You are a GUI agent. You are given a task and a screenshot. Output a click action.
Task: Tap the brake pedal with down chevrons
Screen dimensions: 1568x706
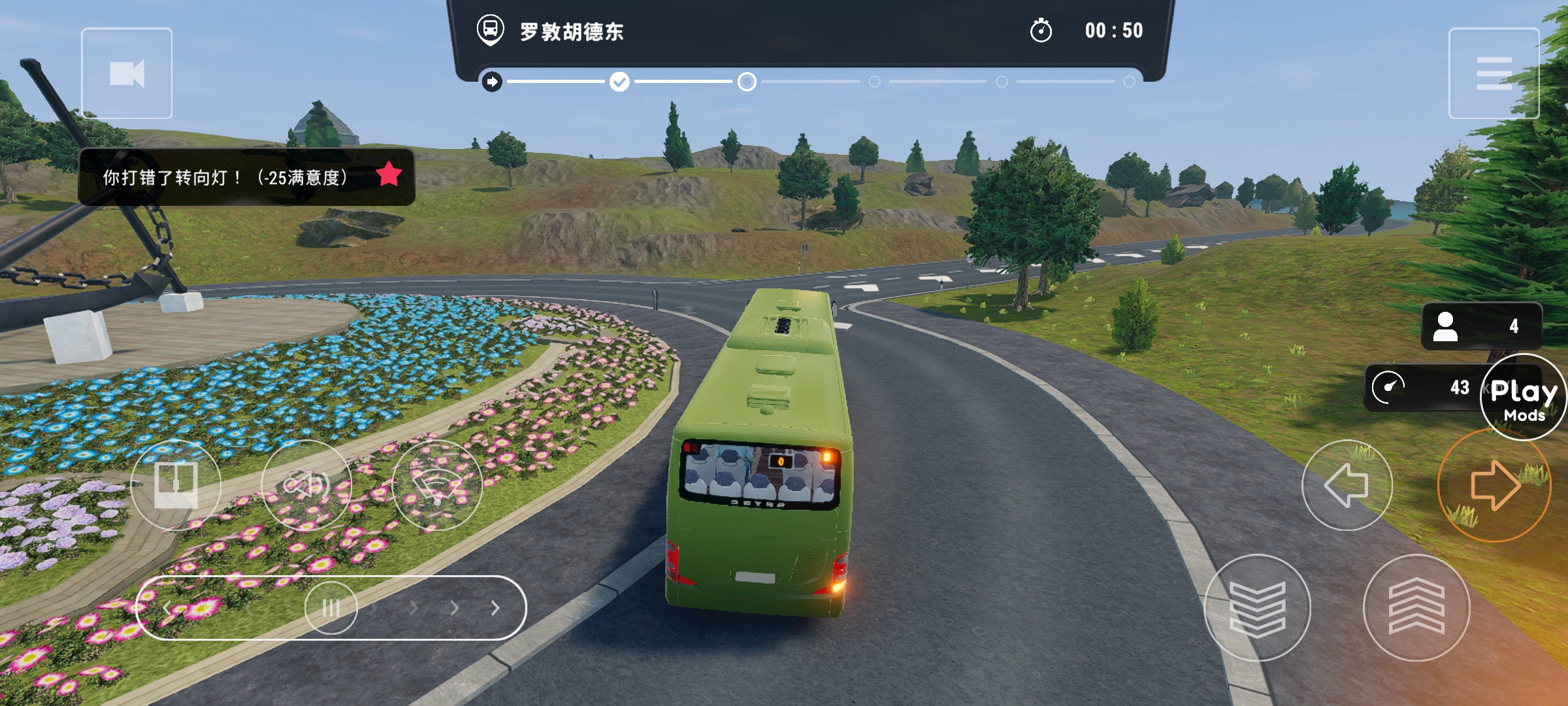point(1256,608)
